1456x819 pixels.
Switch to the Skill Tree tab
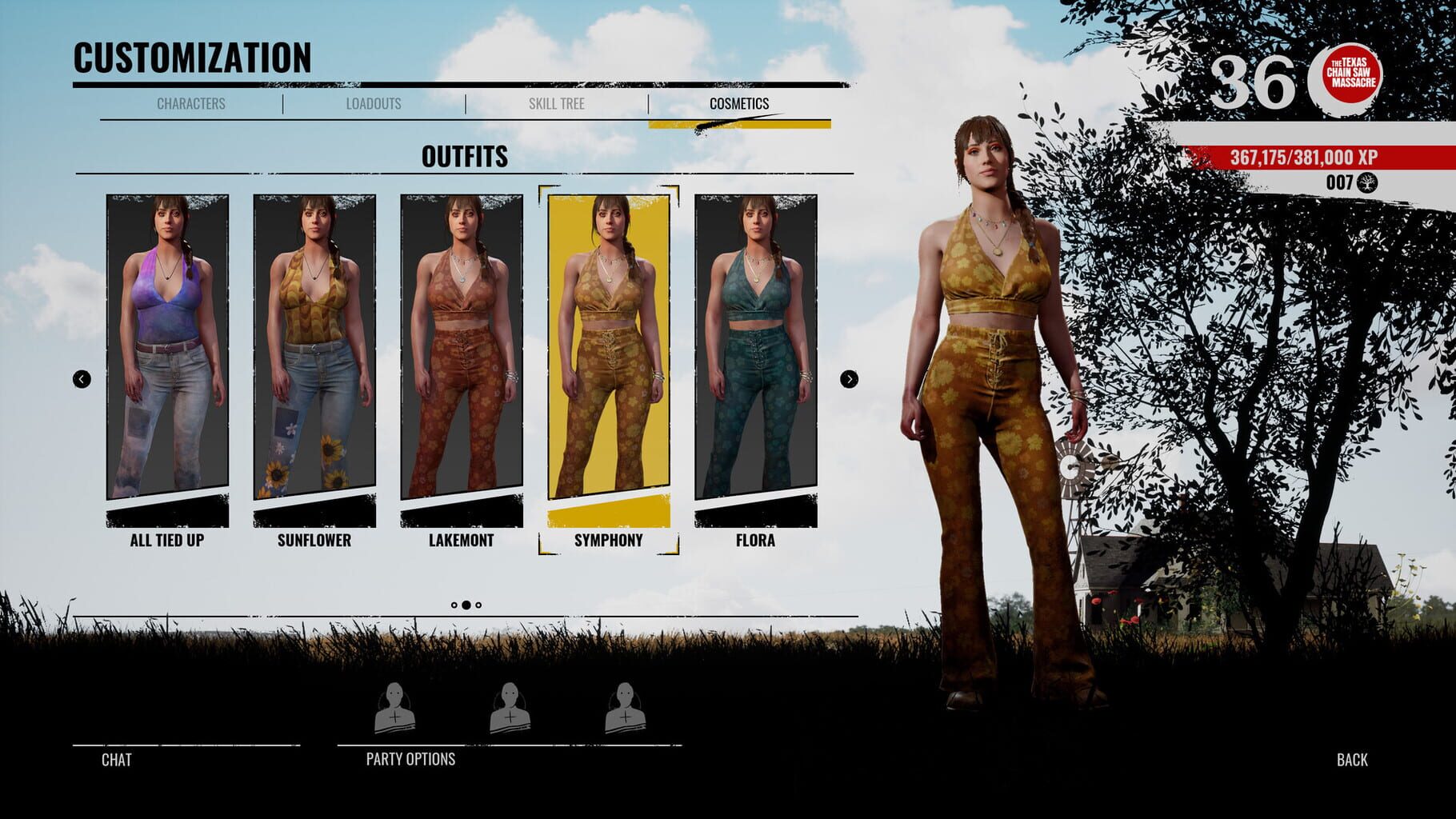pyautogui.click(x=558, y=103)
